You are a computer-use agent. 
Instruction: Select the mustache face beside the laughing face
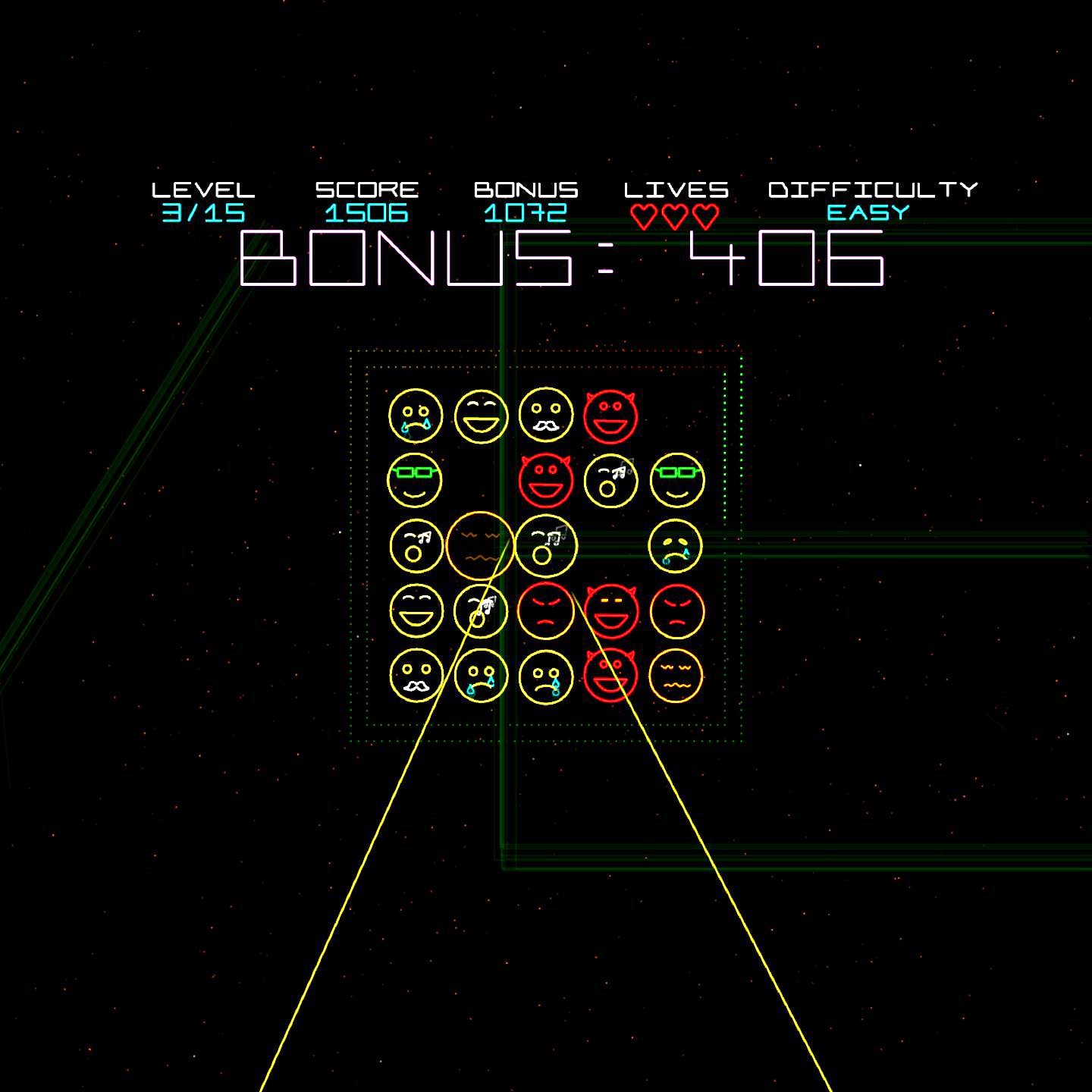point(545,415)
